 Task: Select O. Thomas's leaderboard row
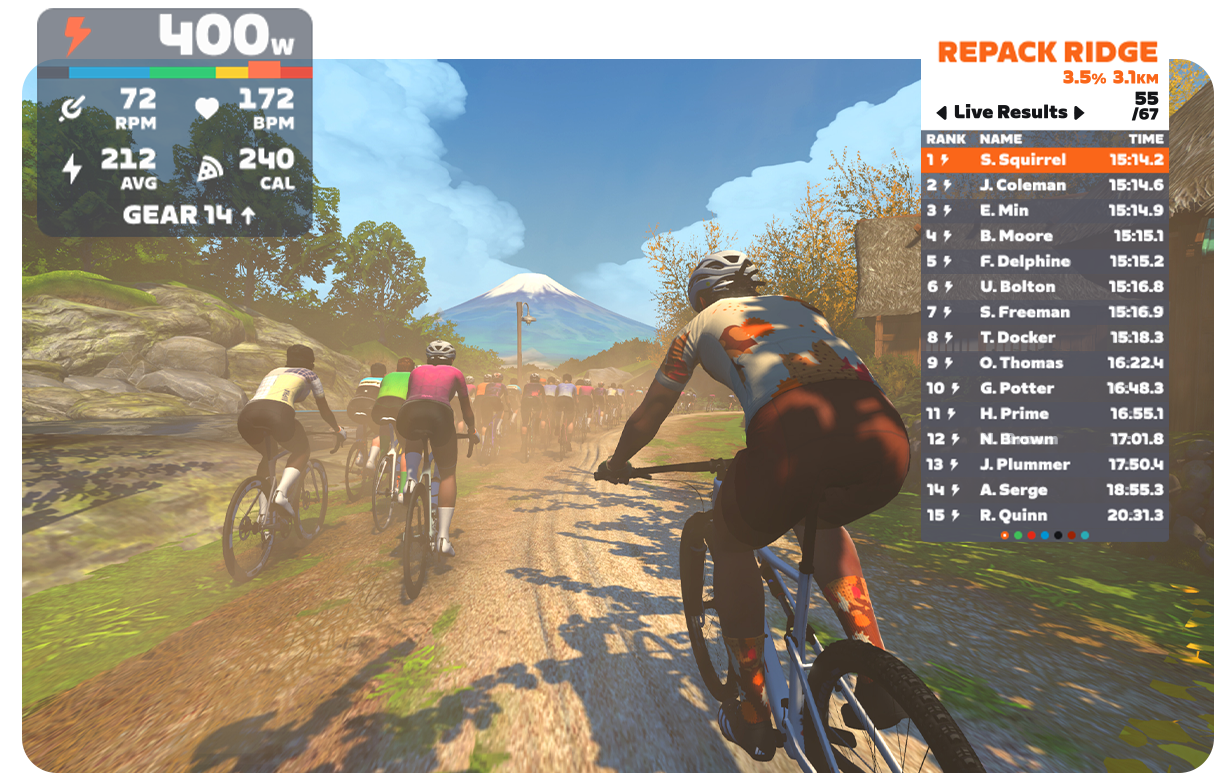point(1044,363)
